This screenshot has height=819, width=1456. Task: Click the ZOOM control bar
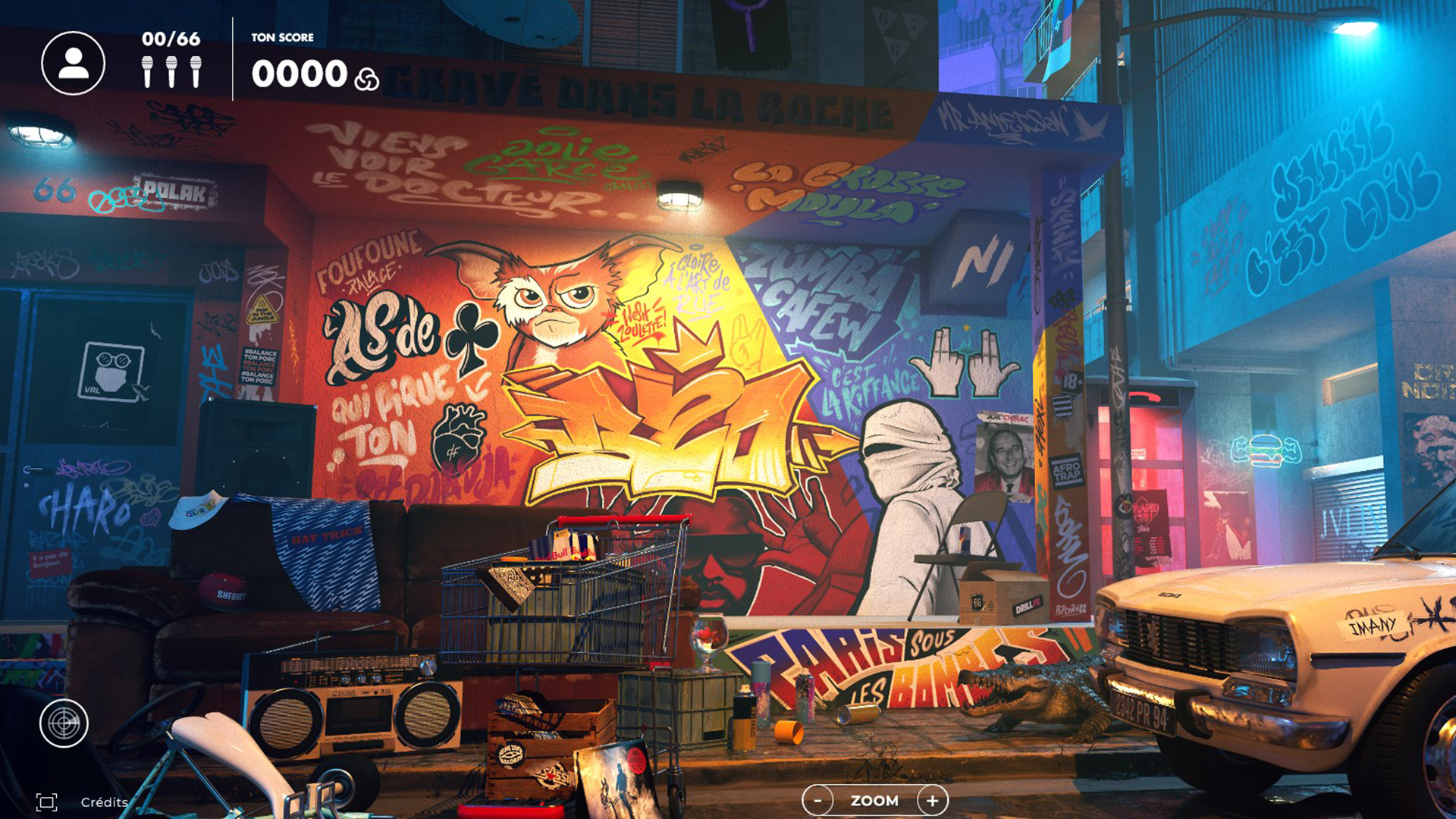point(875,800)
